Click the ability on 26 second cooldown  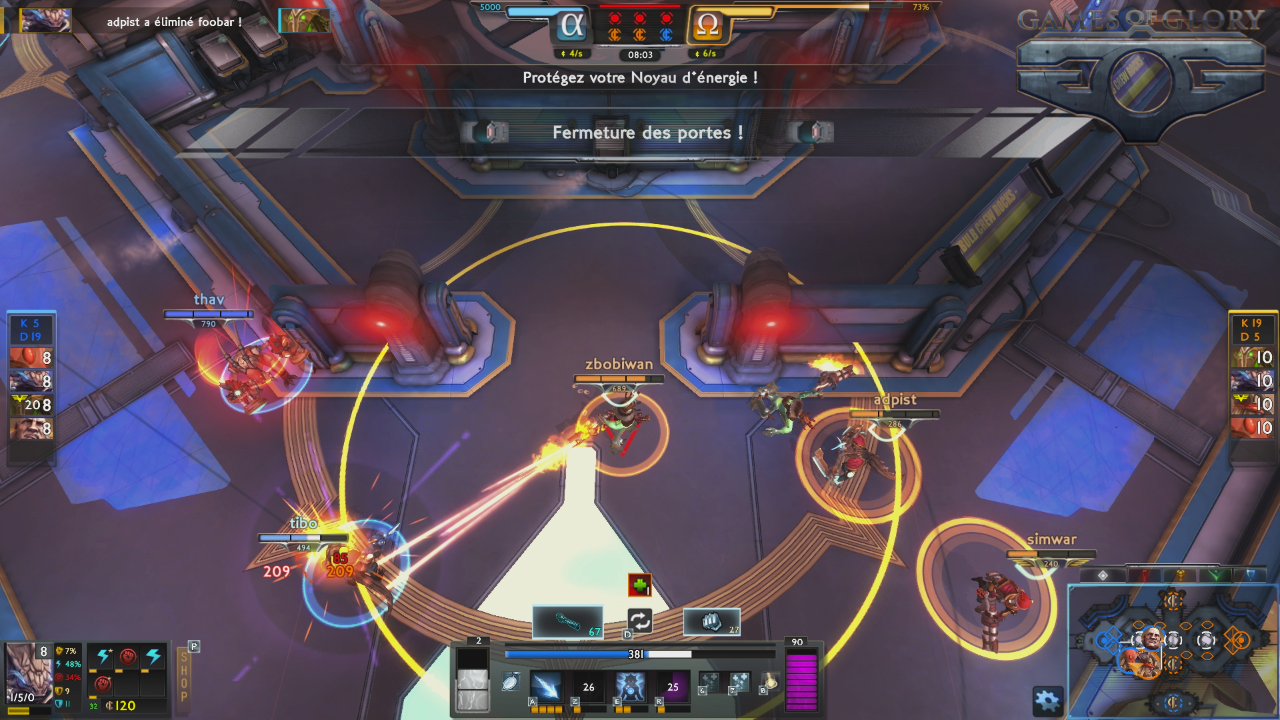click(x=588, y=687)
